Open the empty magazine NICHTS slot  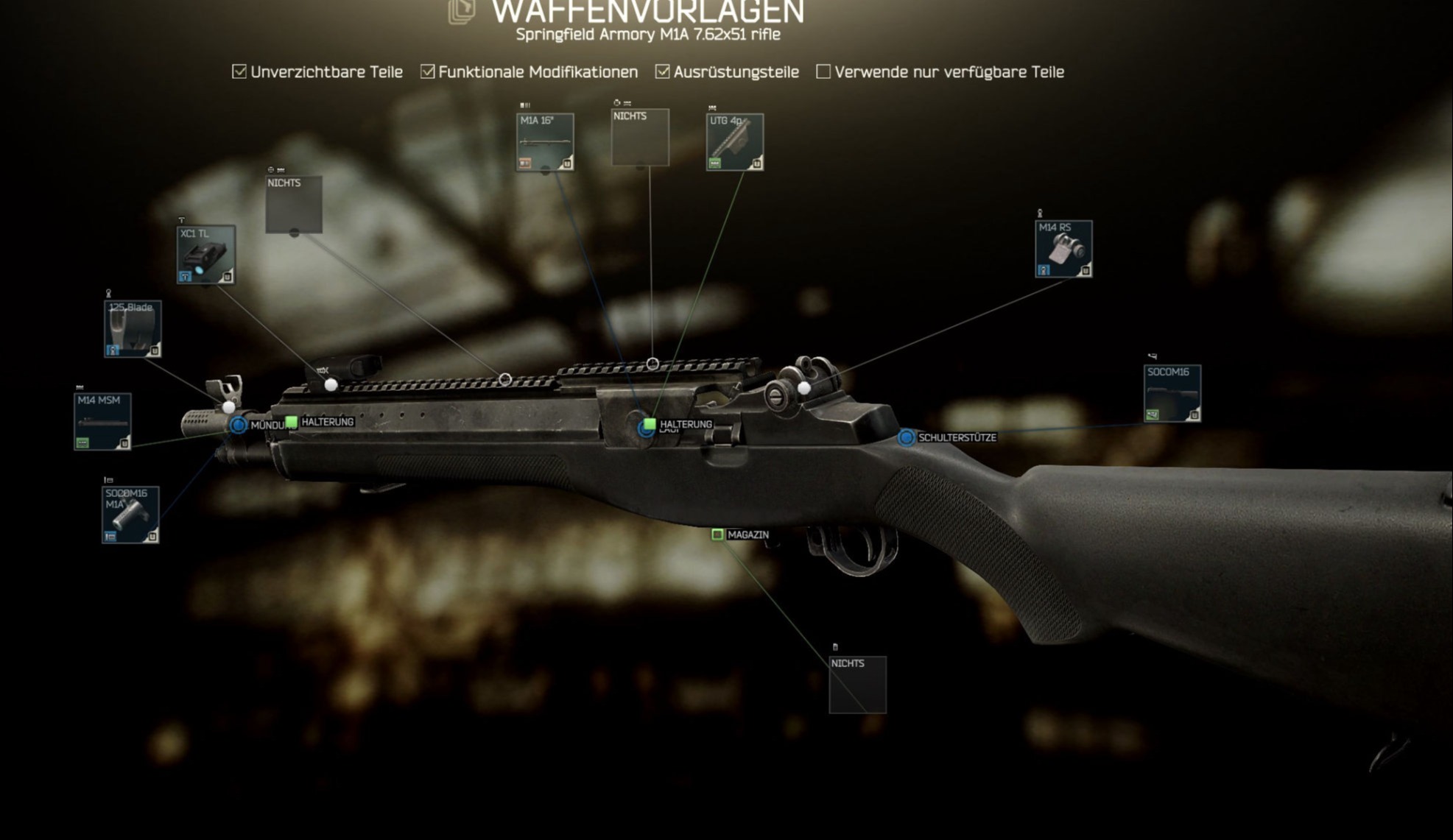click(858, 685)
